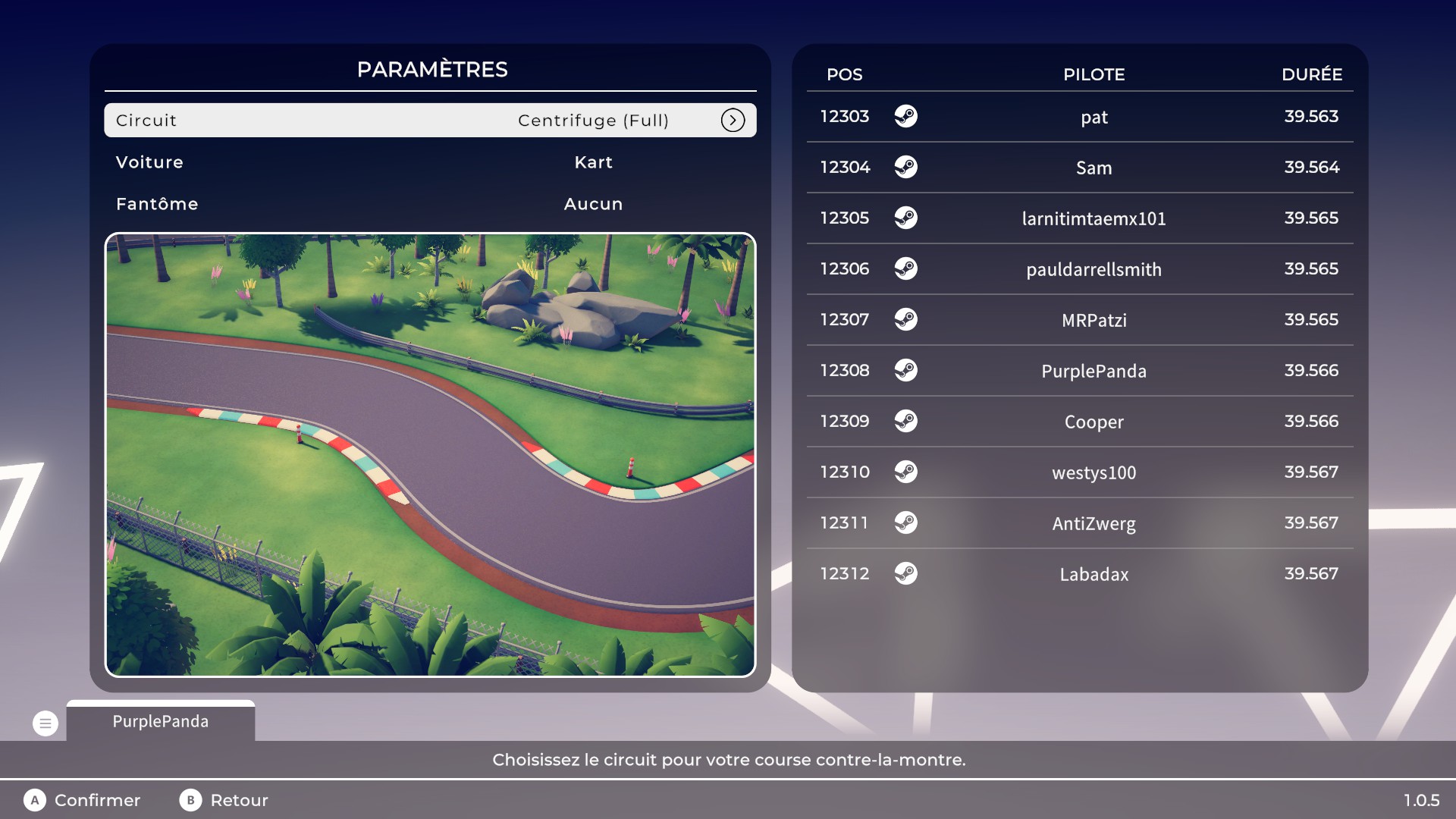
Task: Open the PurplePanda player tab
Action: point(161,721)
